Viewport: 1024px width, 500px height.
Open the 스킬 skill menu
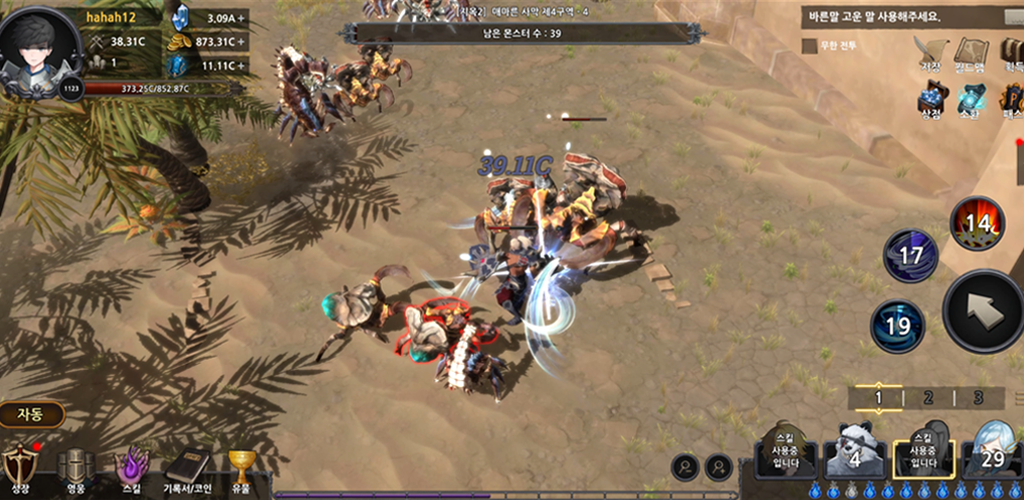131,468
